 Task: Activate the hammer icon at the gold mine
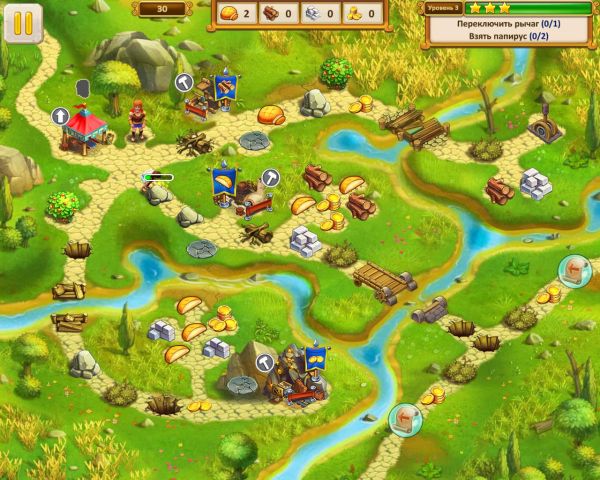pos(265,362)
